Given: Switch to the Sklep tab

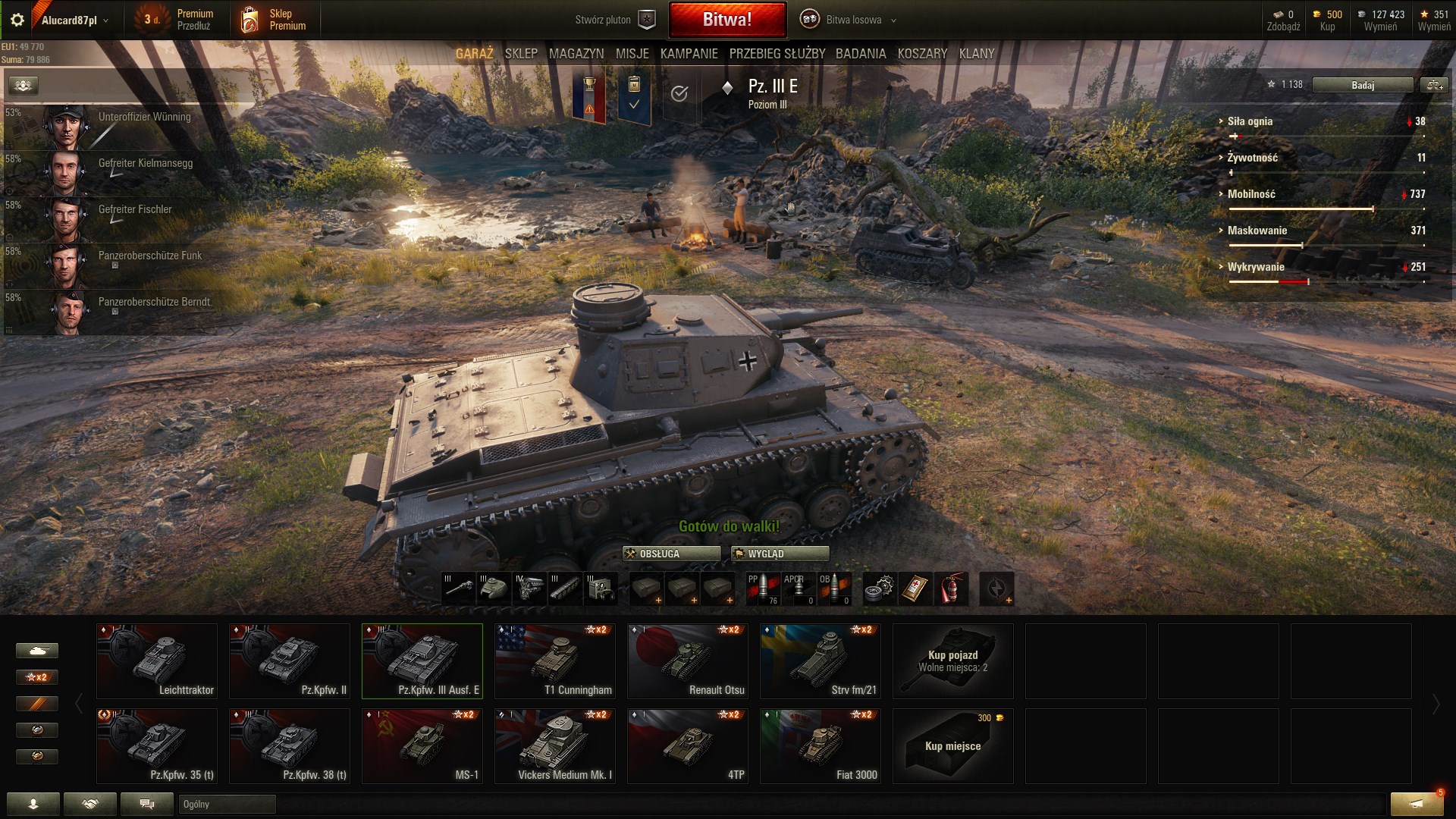Looking at the screenshot, I should (x=521, y=54).
